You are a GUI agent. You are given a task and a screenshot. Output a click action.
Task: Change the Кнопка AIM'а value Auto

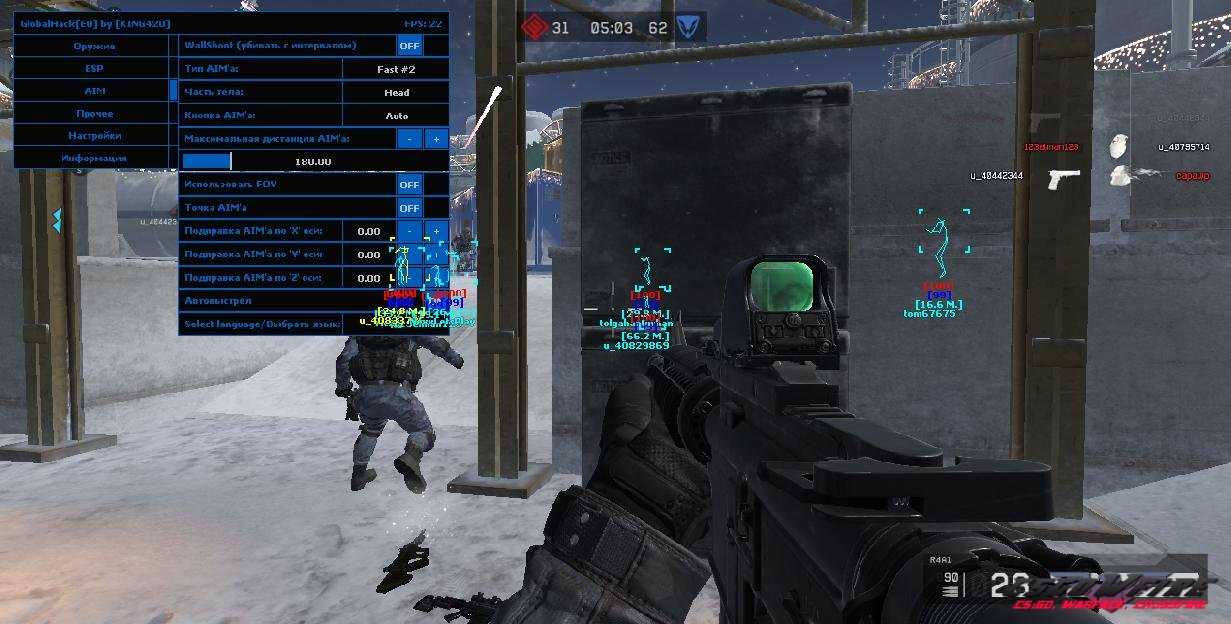pos(396,116)
